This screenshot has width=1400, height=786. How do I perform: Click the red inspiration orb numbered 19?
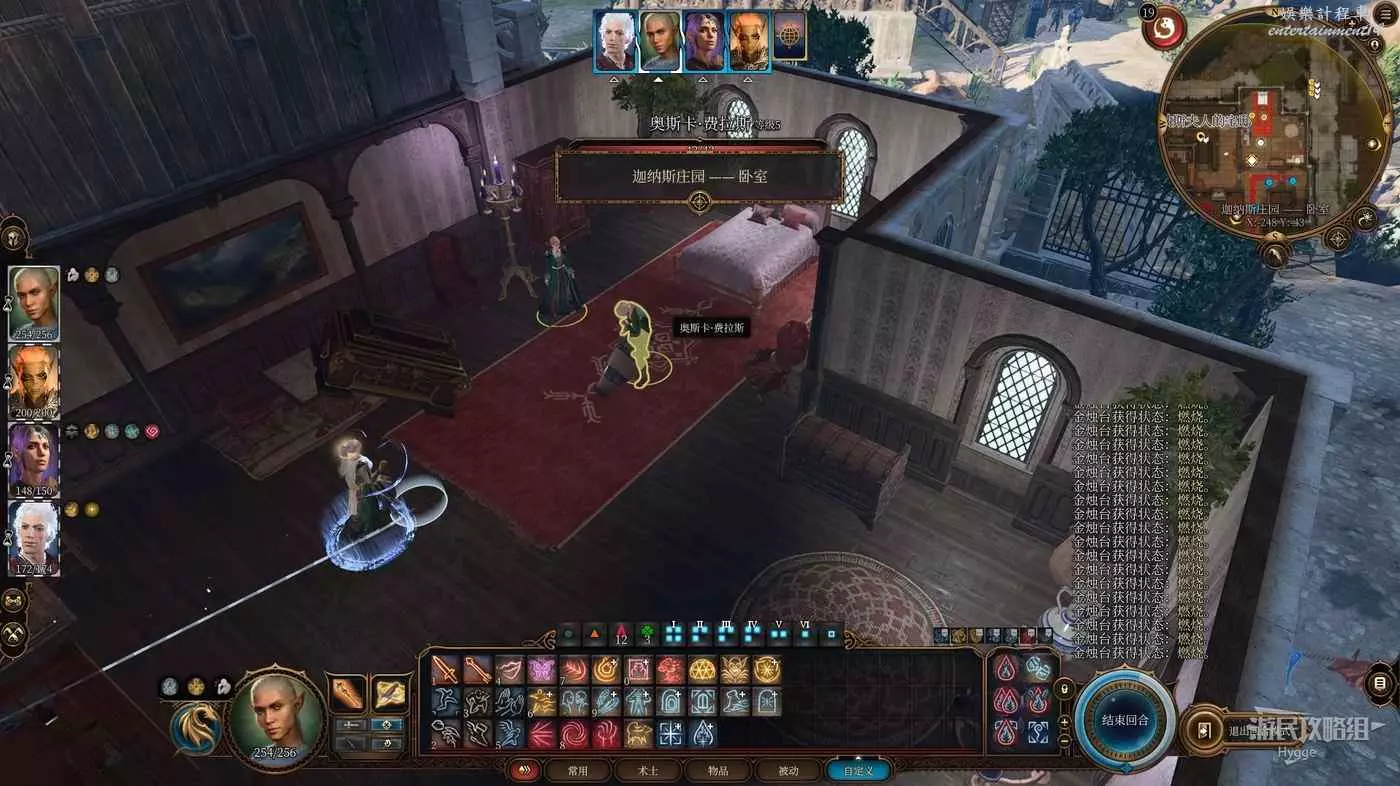[x=1164, y=27]
